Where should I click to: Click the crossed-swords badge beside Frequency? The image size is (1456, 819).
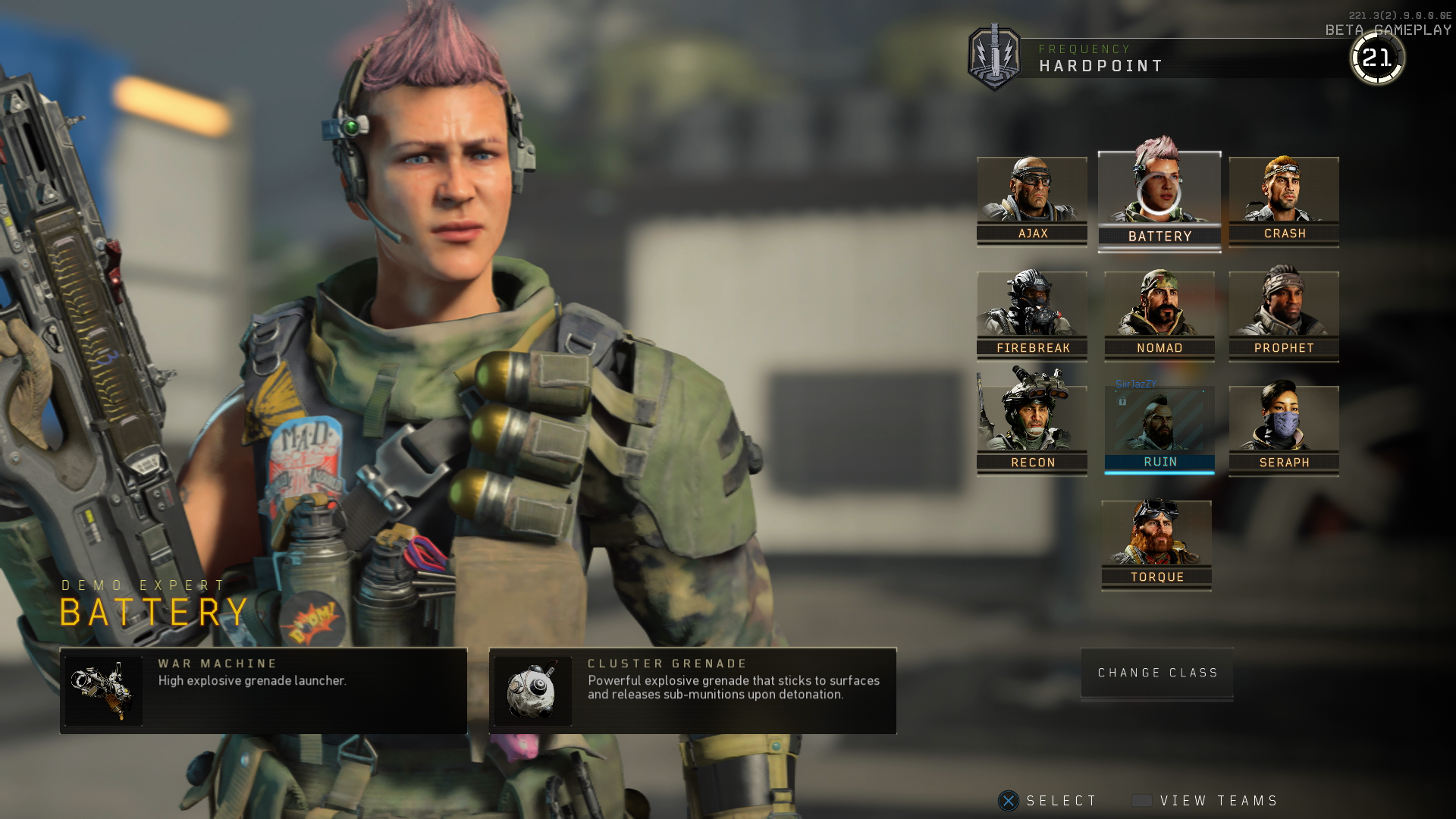994,58
